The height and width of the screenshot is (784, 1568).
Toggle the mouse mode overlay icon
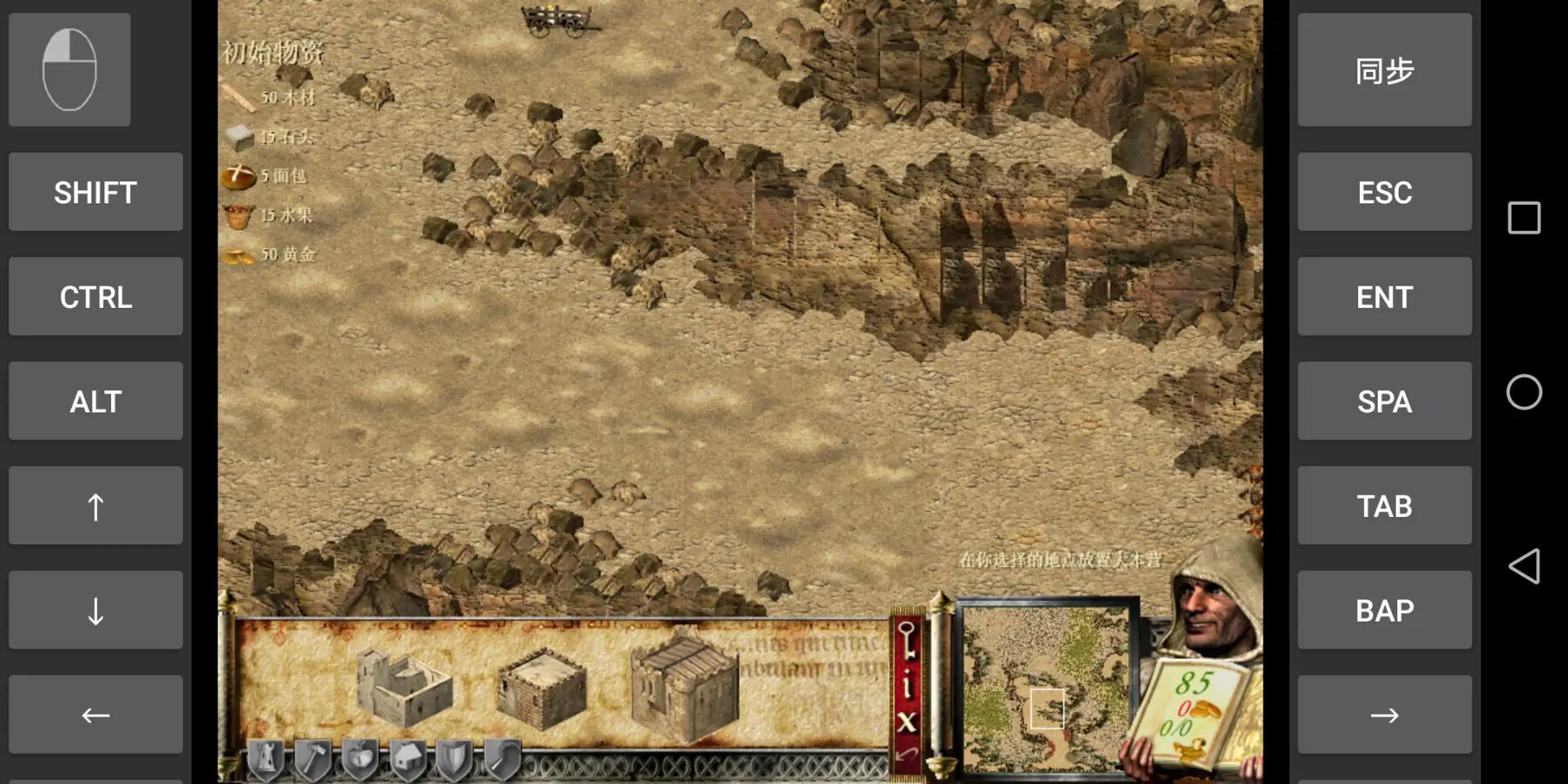(69, 70)
